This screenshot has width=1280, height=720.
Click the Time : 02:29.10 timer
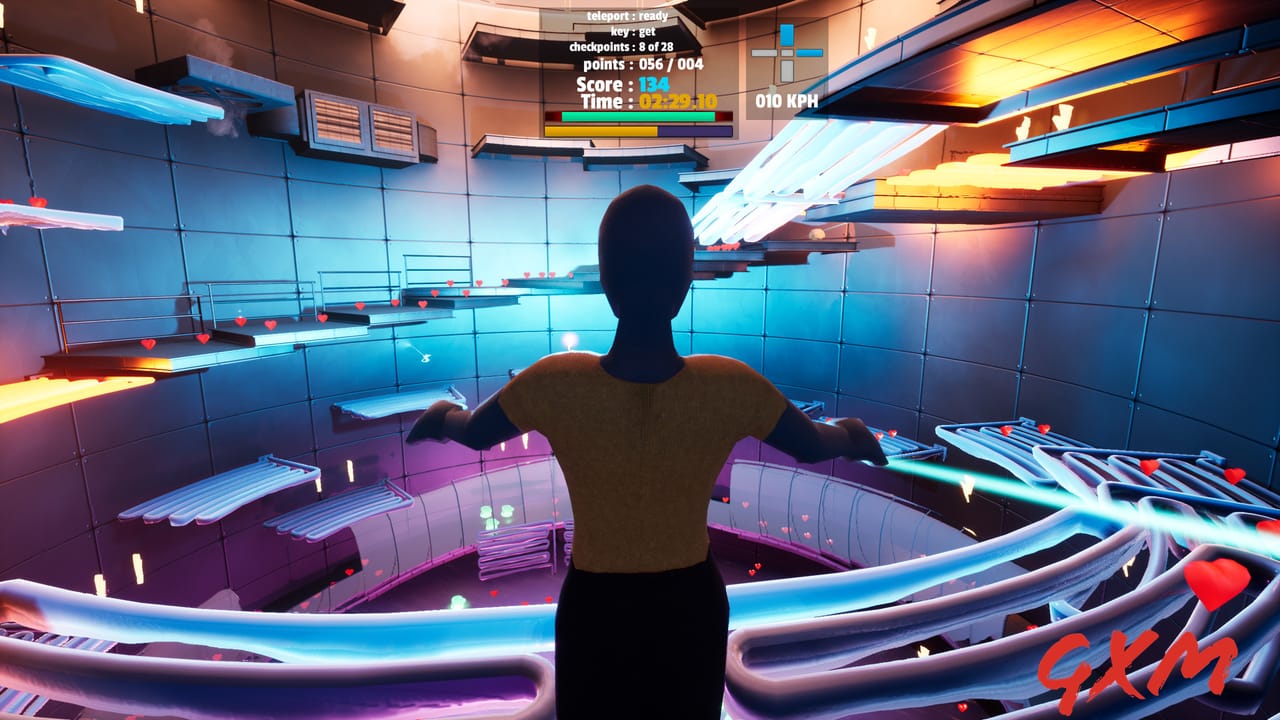649,101
